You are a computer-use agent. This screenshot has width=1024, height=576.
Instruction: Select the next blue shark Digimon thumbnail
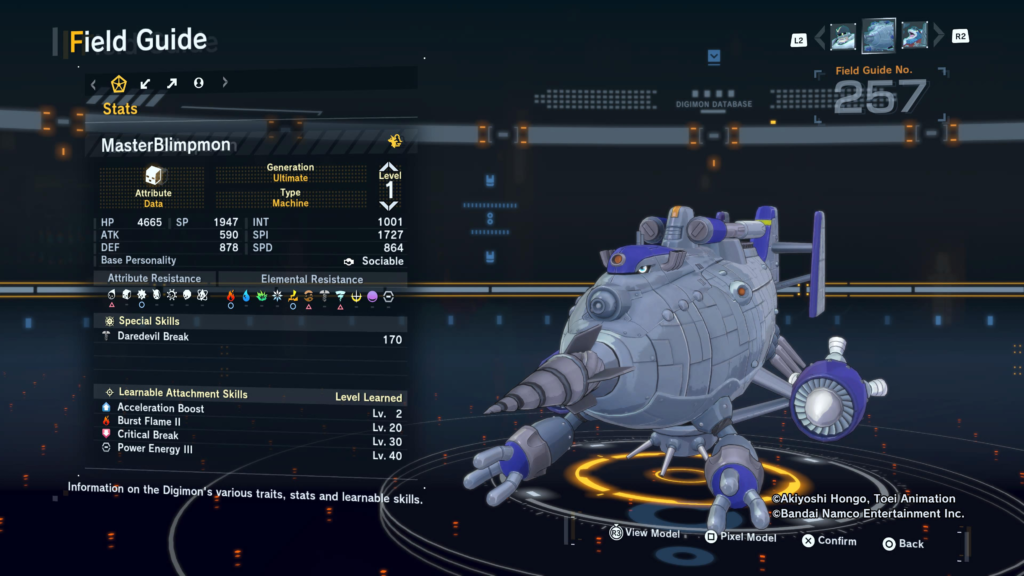coord(914,37)
